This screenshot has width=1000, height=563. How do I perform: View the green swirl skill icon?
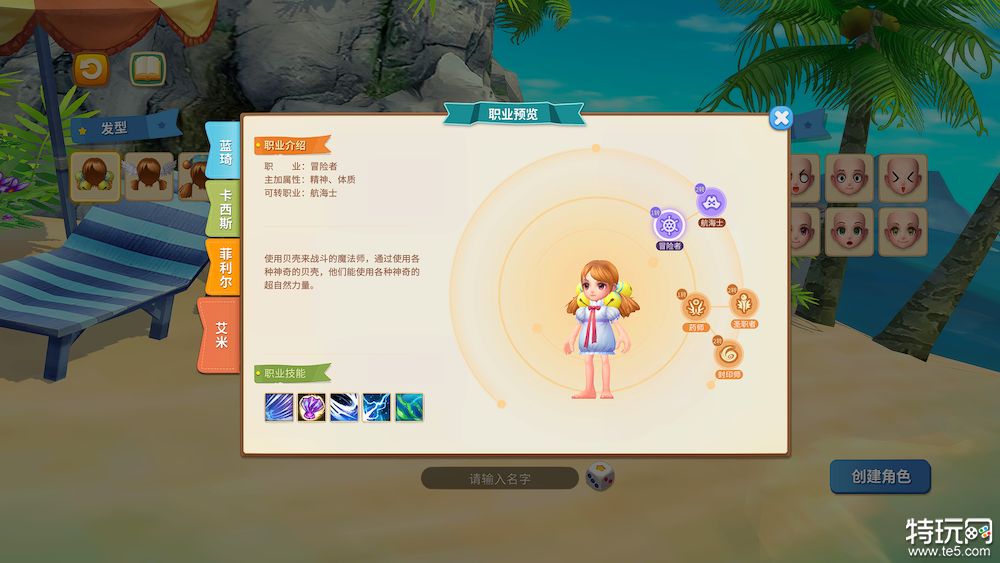pyautogui.click(x=409, y=407)
